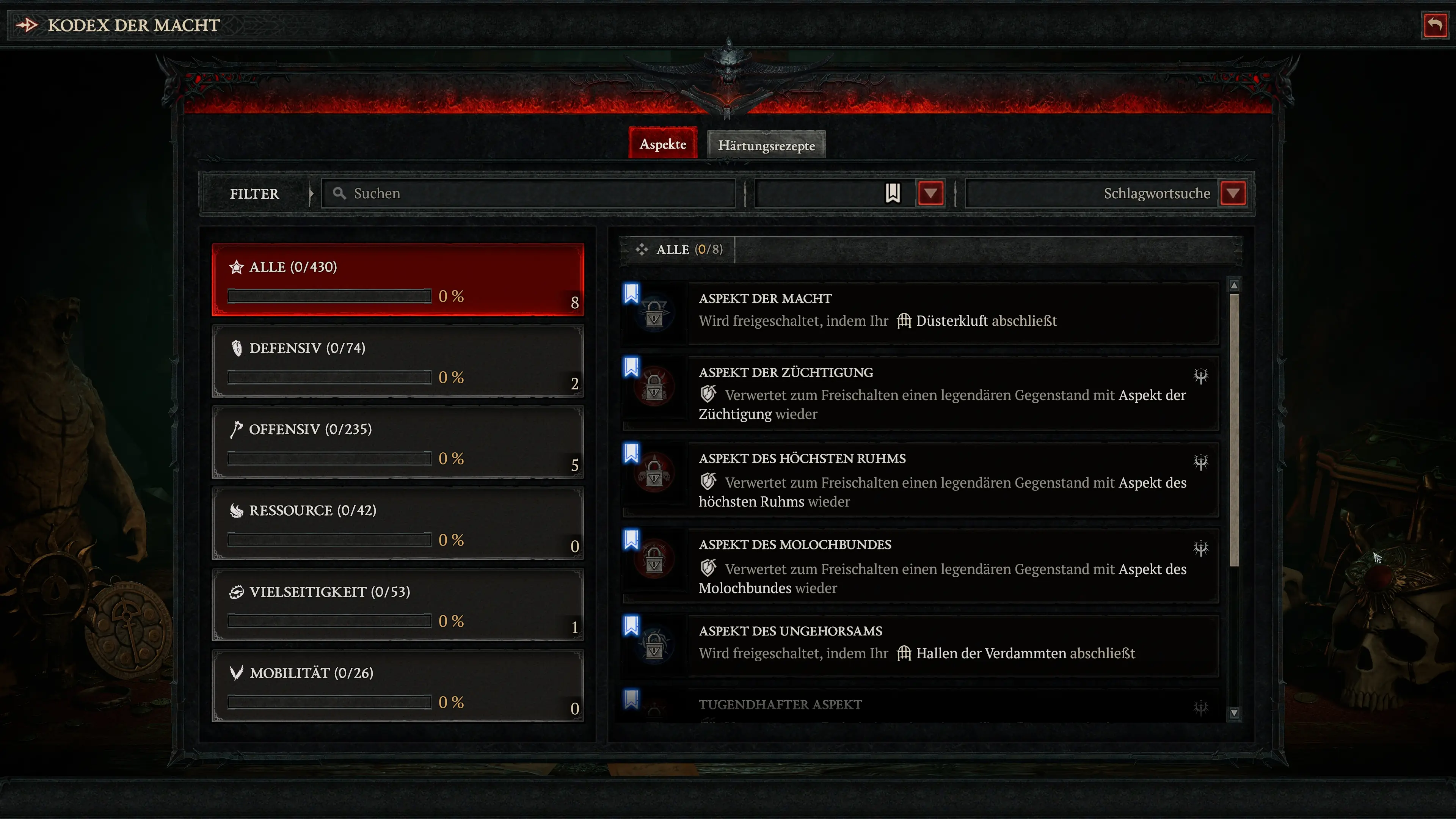Click the OFFENSIV progress bar
Screen dimensions: 1456x819
(329, 458)
